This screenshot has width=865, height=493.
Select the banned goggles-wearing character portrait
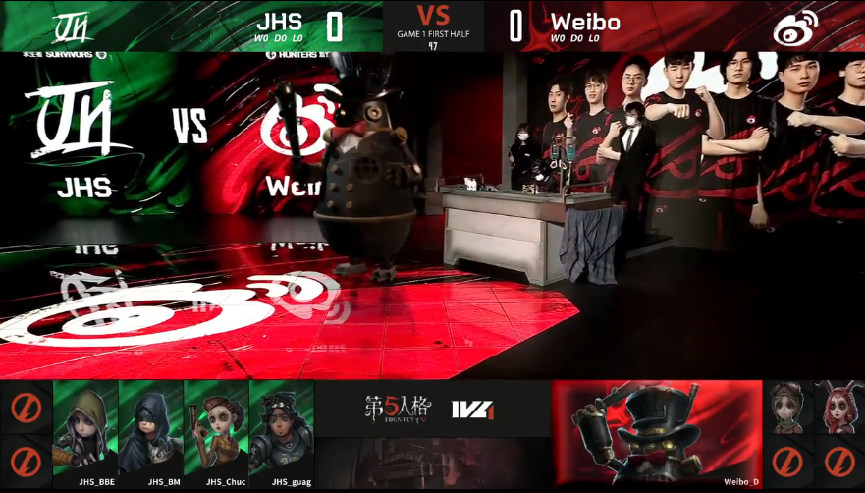(x=789, y=407)
